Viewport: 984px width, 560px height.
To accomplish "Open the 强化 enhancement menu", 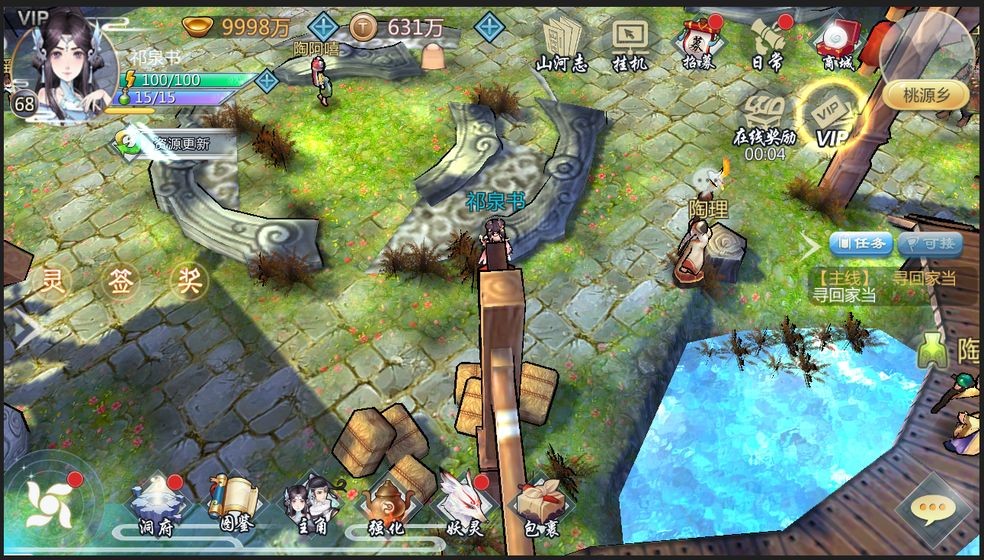I will pos(385,506).
